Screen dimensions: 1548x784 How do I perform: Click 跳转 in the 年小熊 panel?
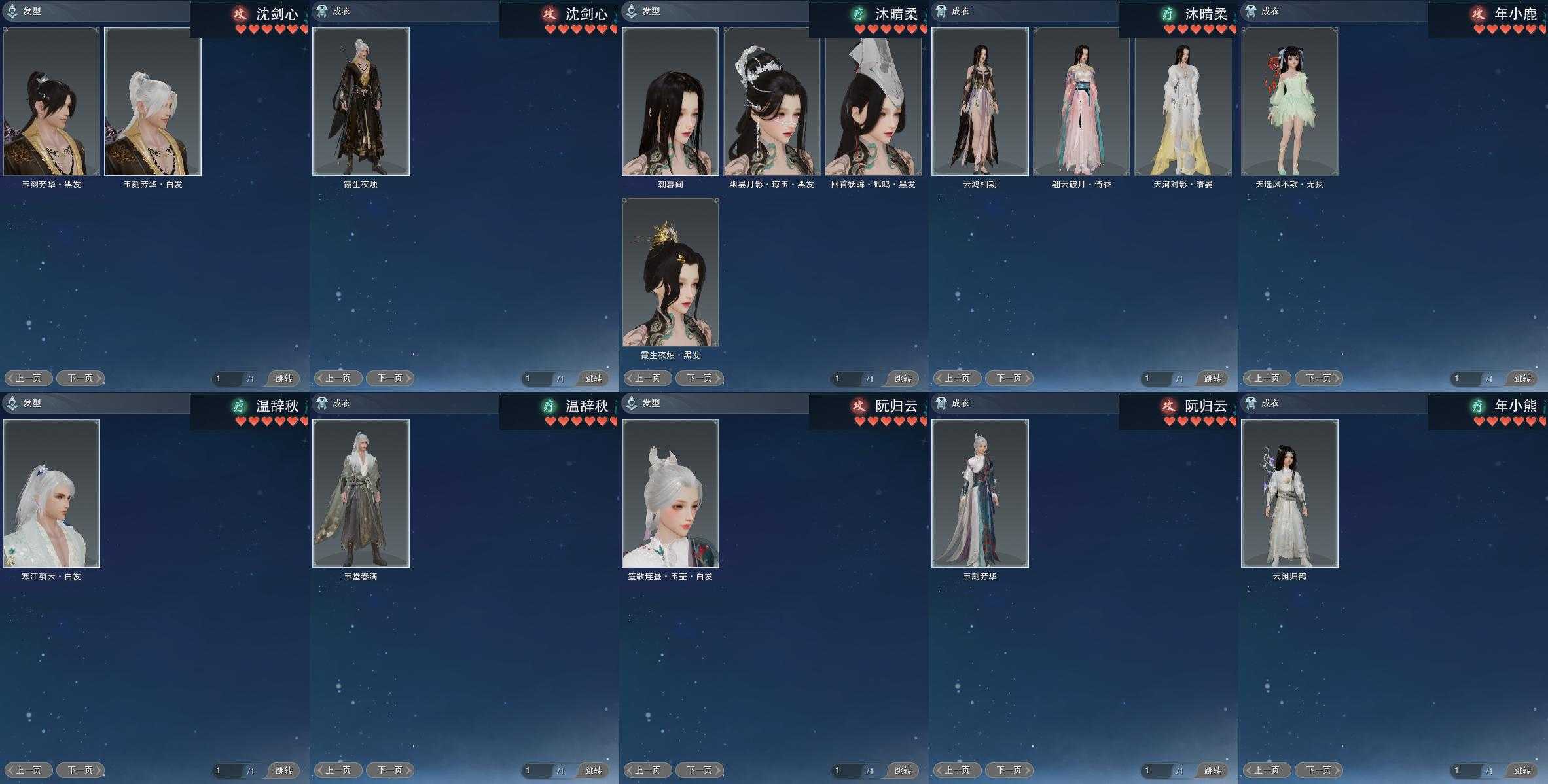pos(1522,771)
